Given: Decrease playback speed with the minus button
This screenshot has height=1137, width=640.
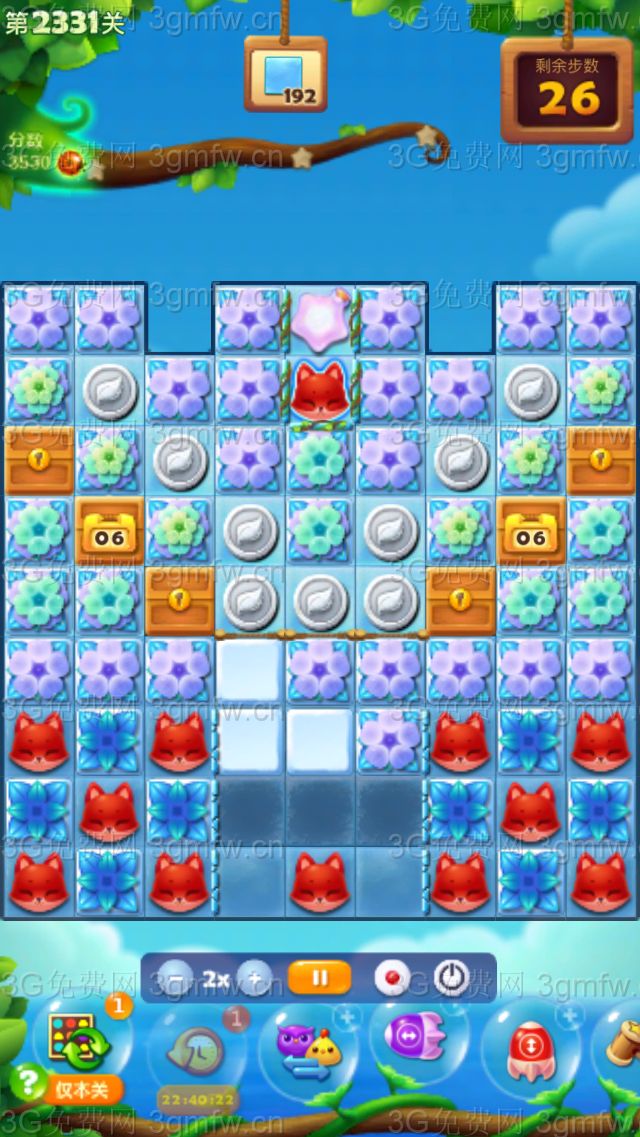Looking at the screenshot, I should pyautogui.click(x=176, y=979).
